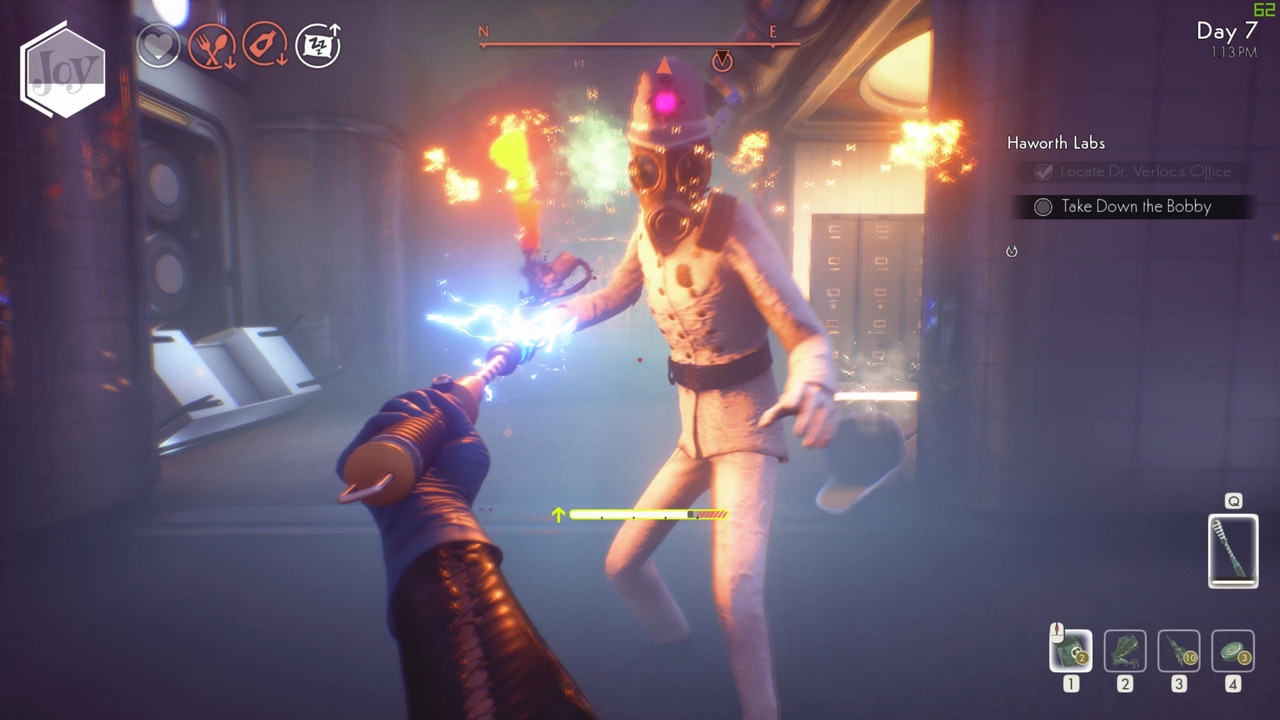The width and height of the screenshot is (1280, 720).
Task: Check the fork and spoon hunger icon
Action: tap(211, 46)
